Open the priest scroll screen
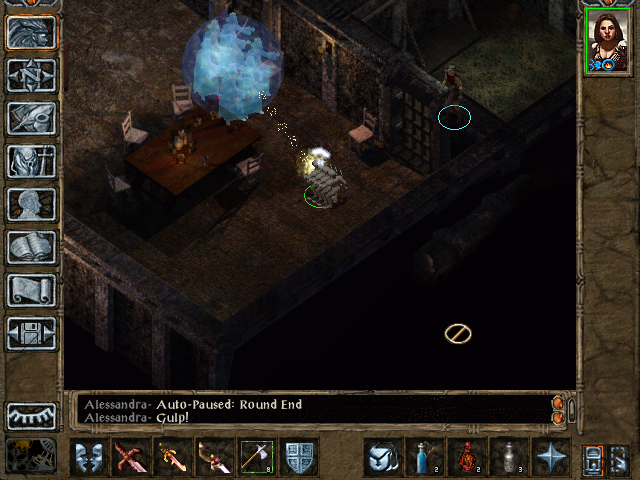This screenshot has width=640, height=480. tap(32, 290)
